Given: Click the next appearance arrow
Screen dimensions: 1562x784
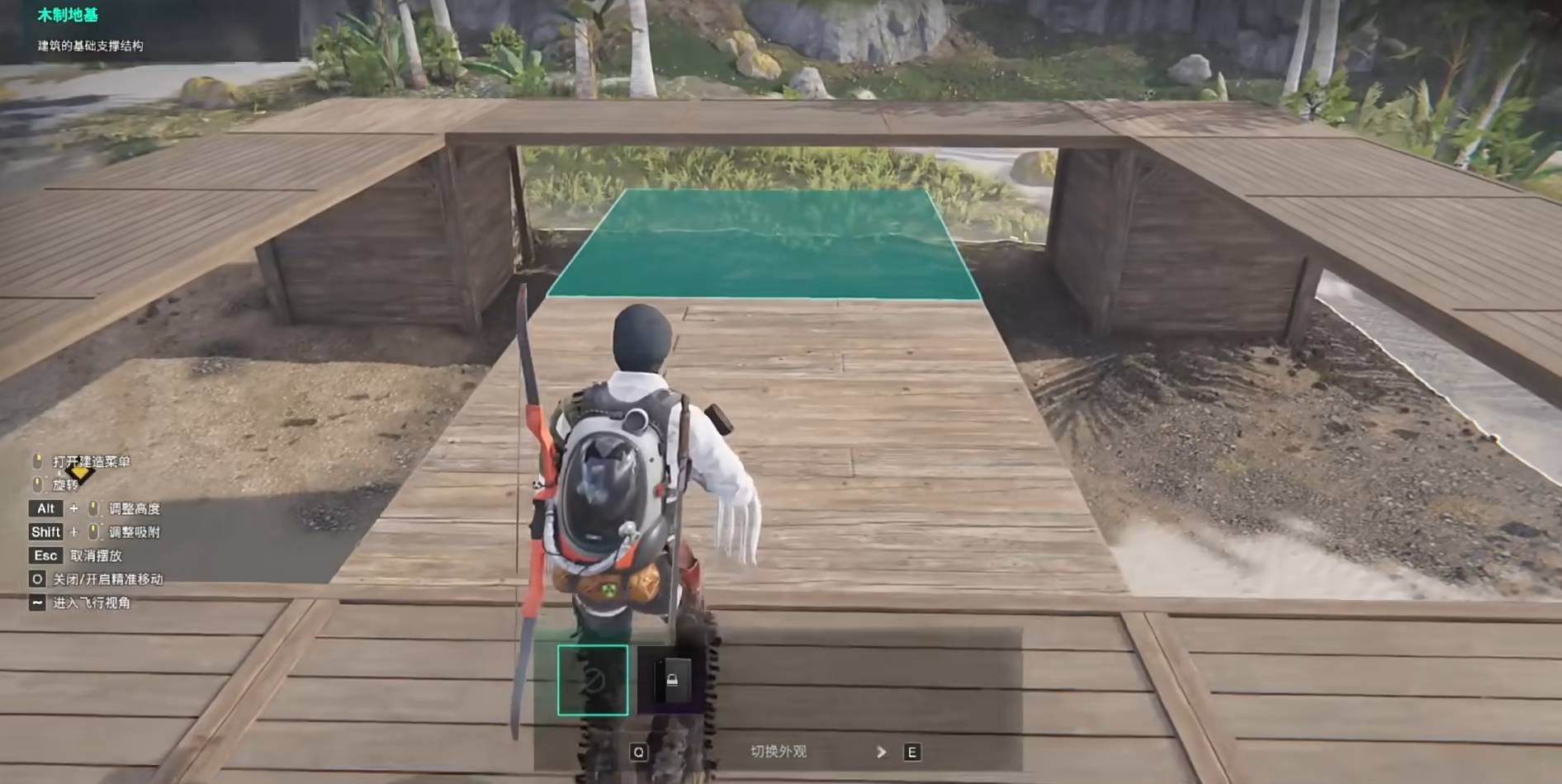Looking at the screenshot, I should (882, 752).
